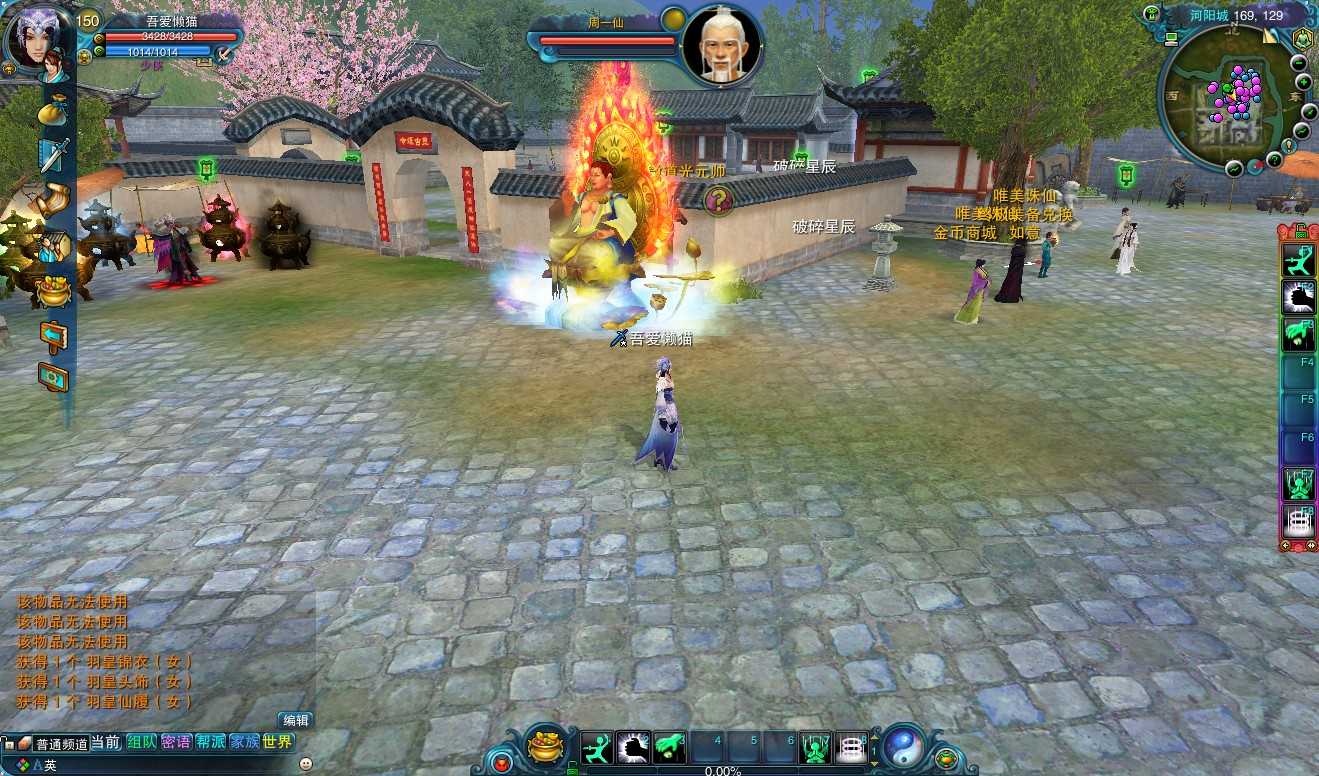Open the money bag icon
The width and height of the screenshot is (1319, 776).
[53, 111]
